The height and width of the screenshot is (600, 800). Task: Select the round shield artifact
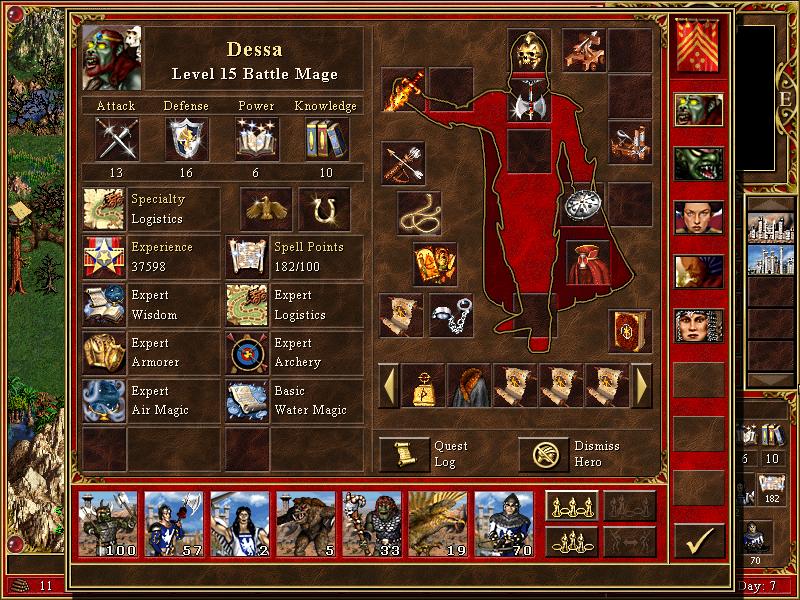coord(581,204)
